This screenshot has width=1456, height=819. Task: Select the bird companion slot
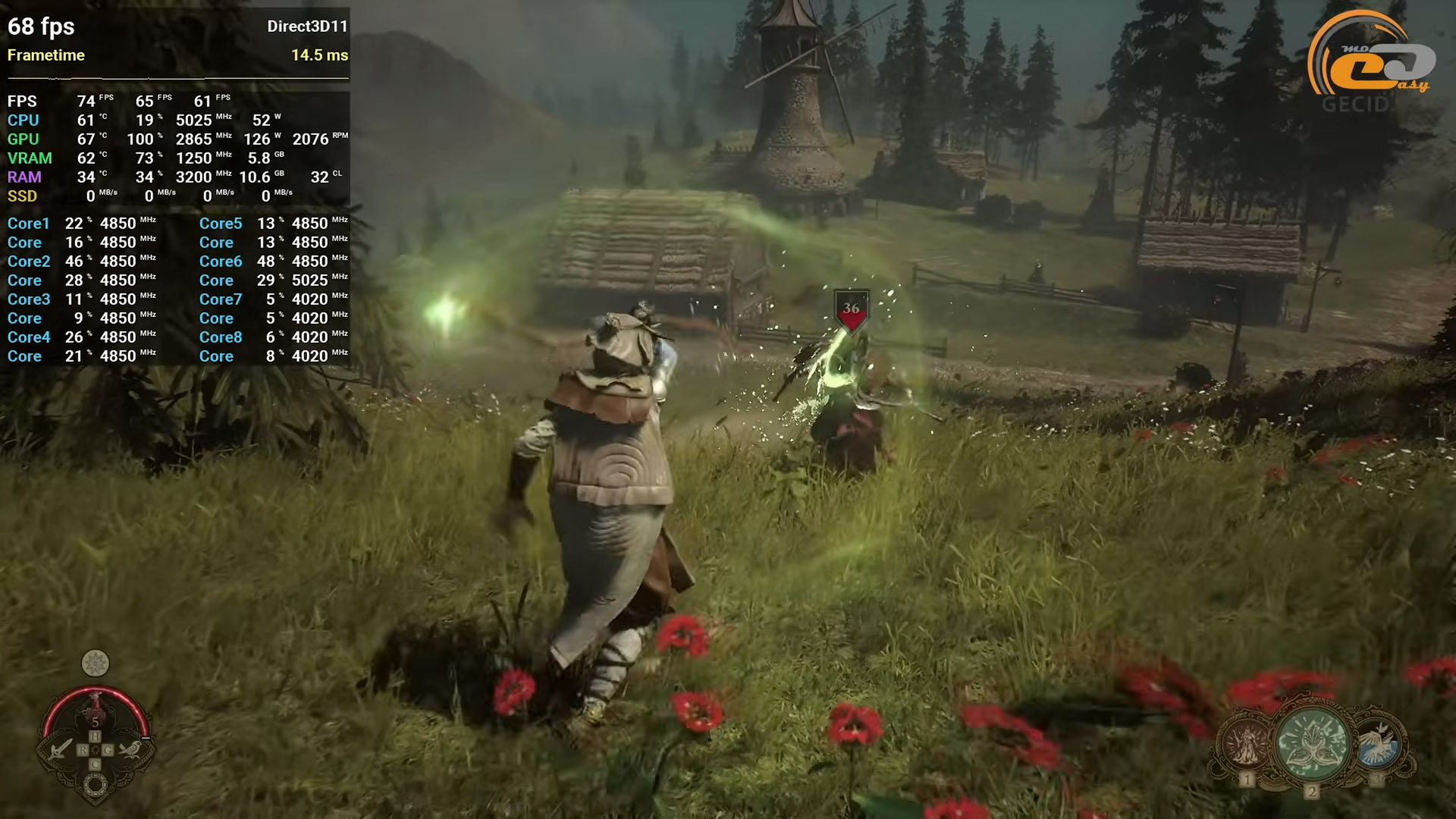point(130,749)
